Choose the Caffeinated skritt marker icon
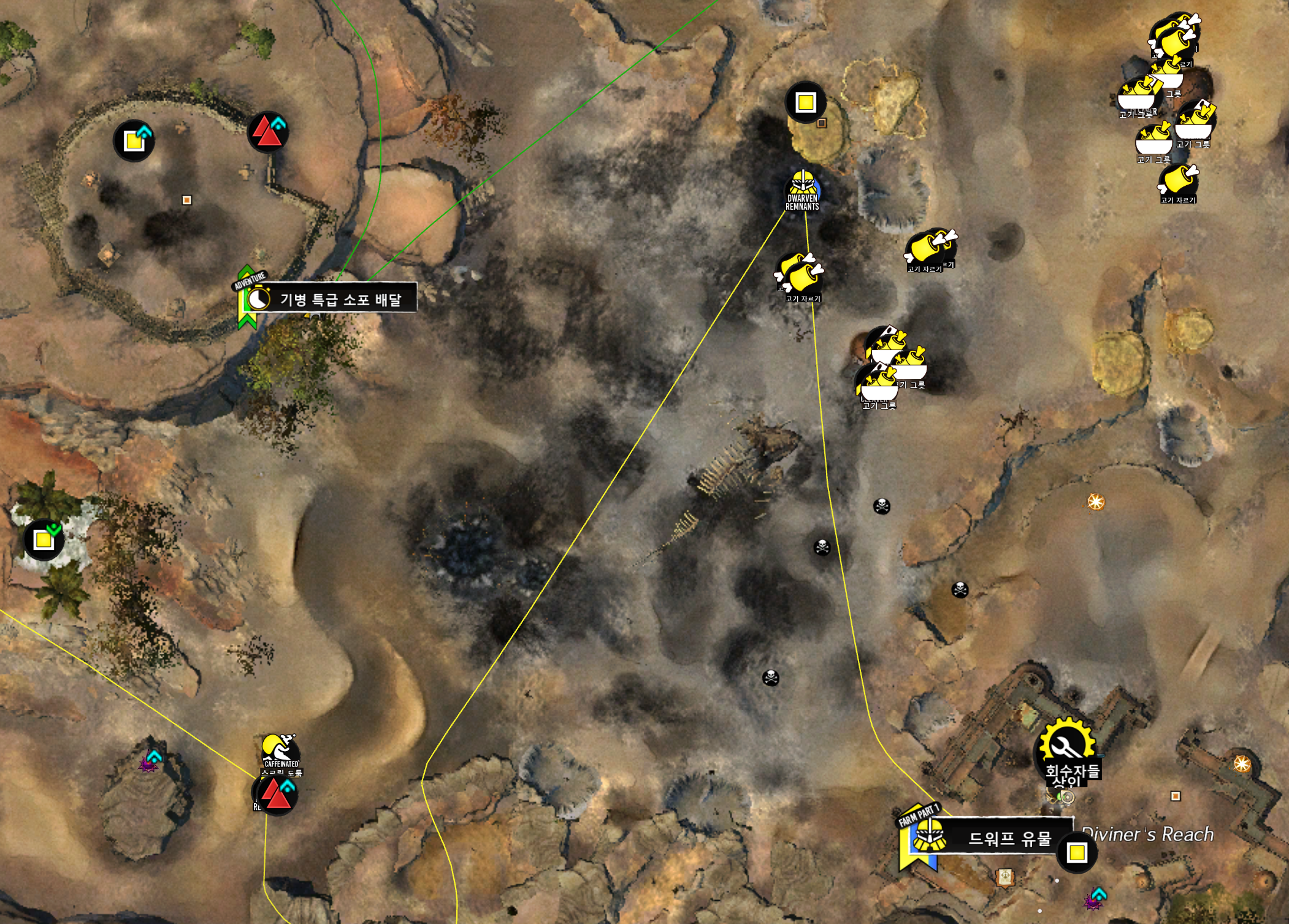 tap(280, 749)
